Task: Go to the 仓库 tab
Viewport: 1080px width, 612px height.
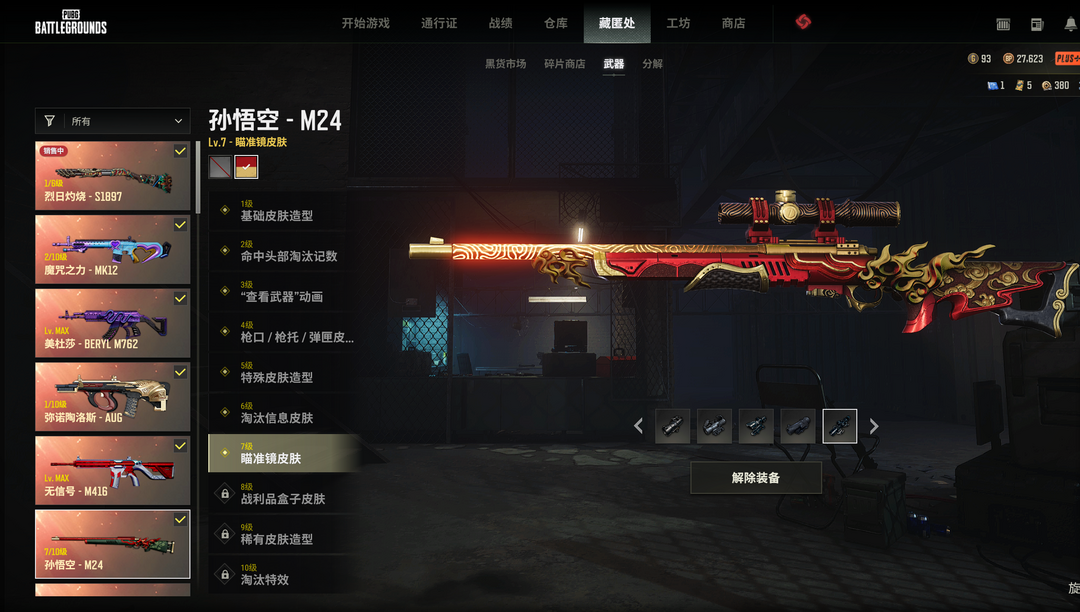Action: pyautogui.click(x=556, y=23)
